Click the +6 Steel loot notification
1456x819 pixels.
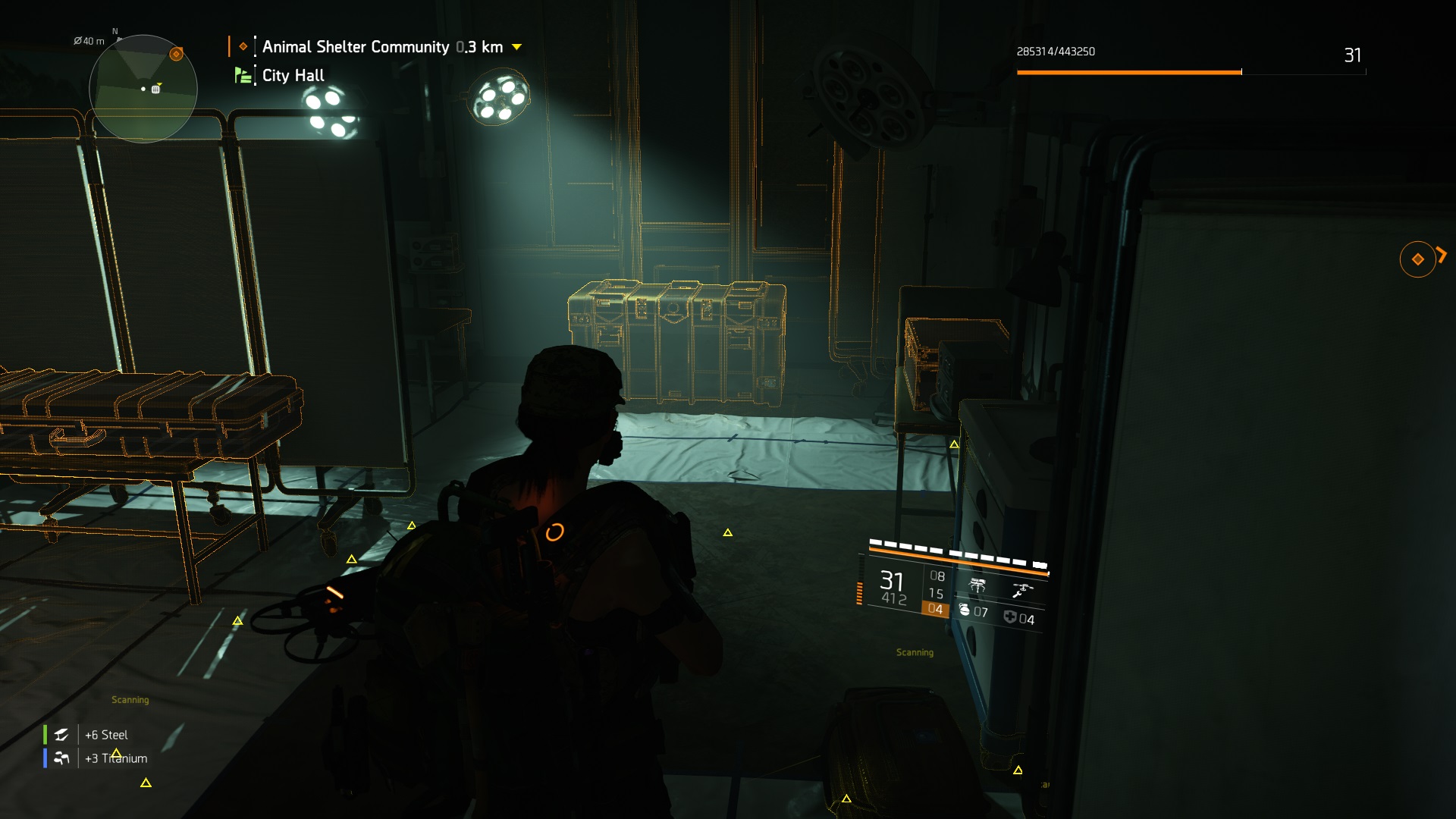[x=106, y=735]
